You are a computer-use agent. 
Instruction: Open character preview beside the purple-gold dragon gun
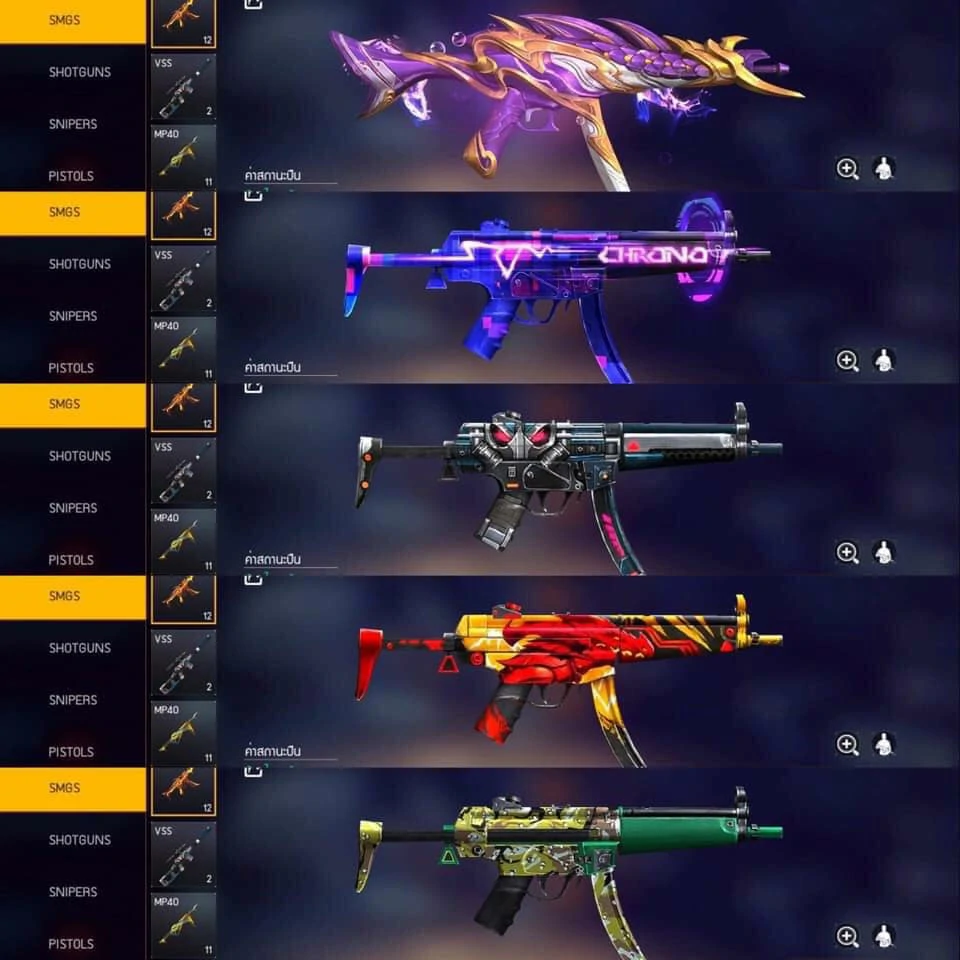click(883, 168)
